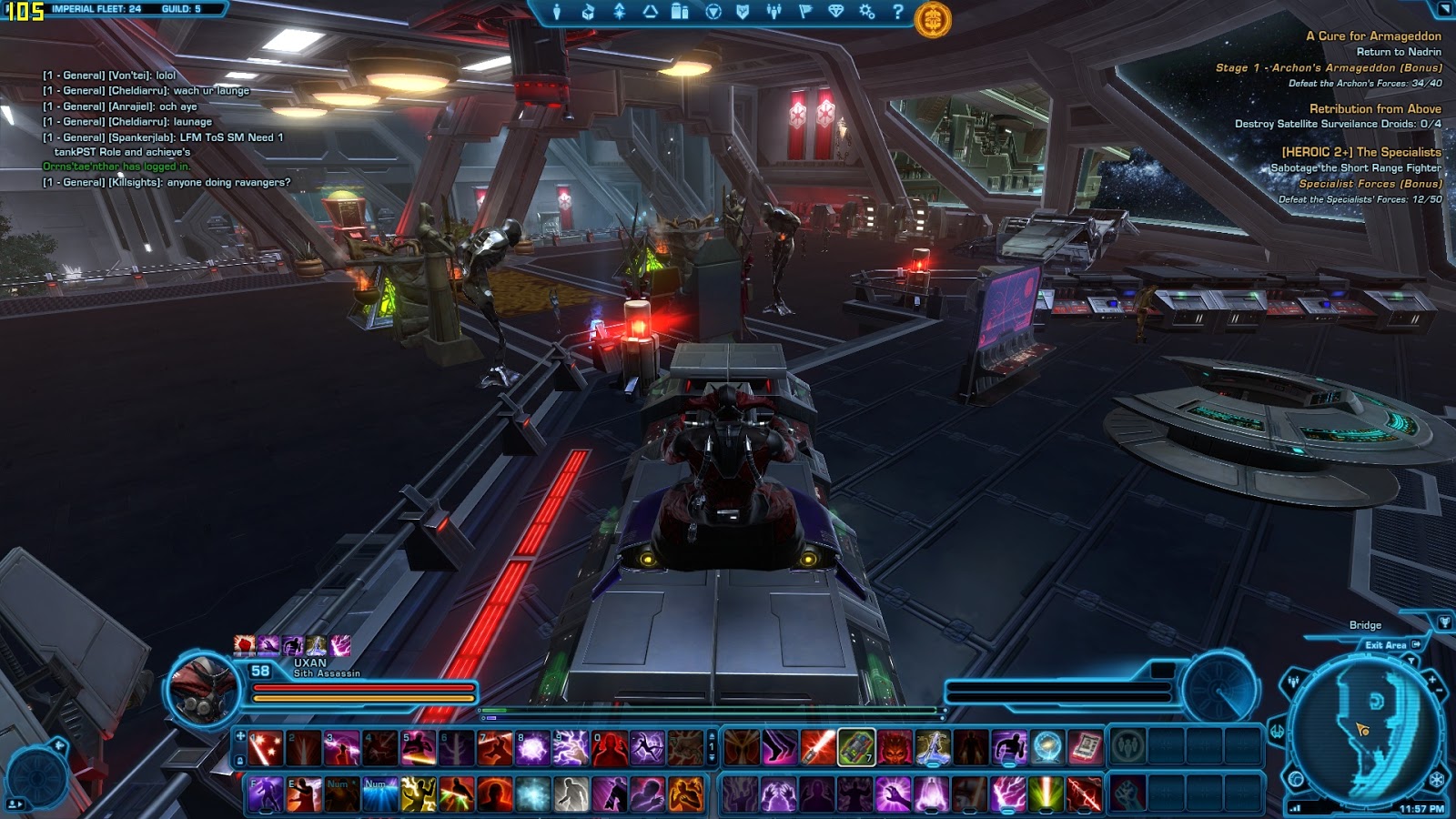This screenshot has width=1456, height=819.
Task: Open the inventory crate icon in menu bar
Action: [x=588, y=12]
